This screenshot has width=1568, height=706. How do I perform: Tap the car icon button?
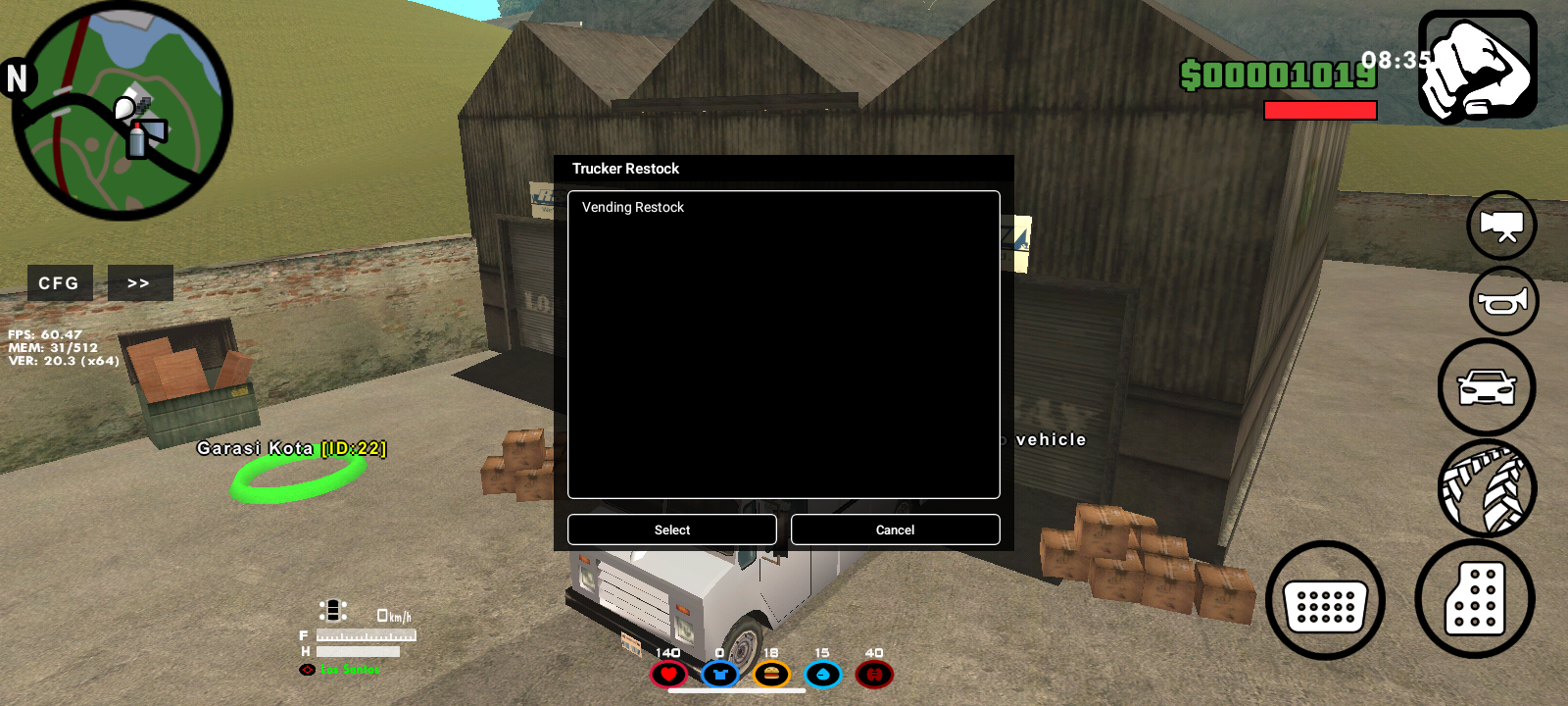[x=1487, y=387]
